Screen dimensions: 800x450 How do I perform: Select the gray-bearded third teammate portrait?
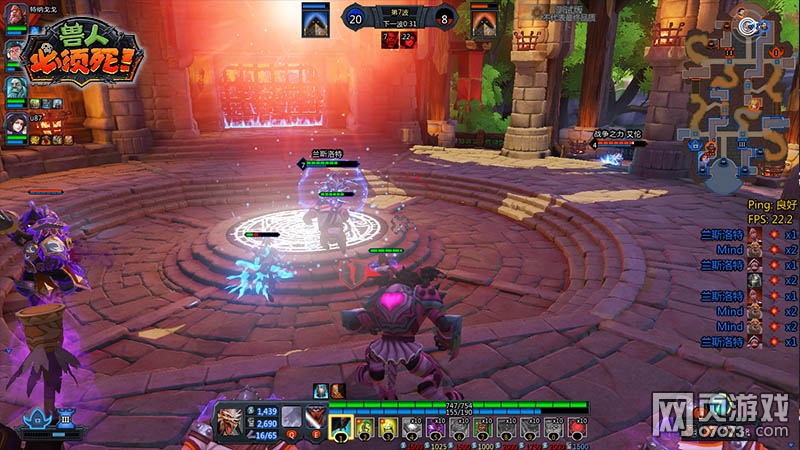(16, 89)
